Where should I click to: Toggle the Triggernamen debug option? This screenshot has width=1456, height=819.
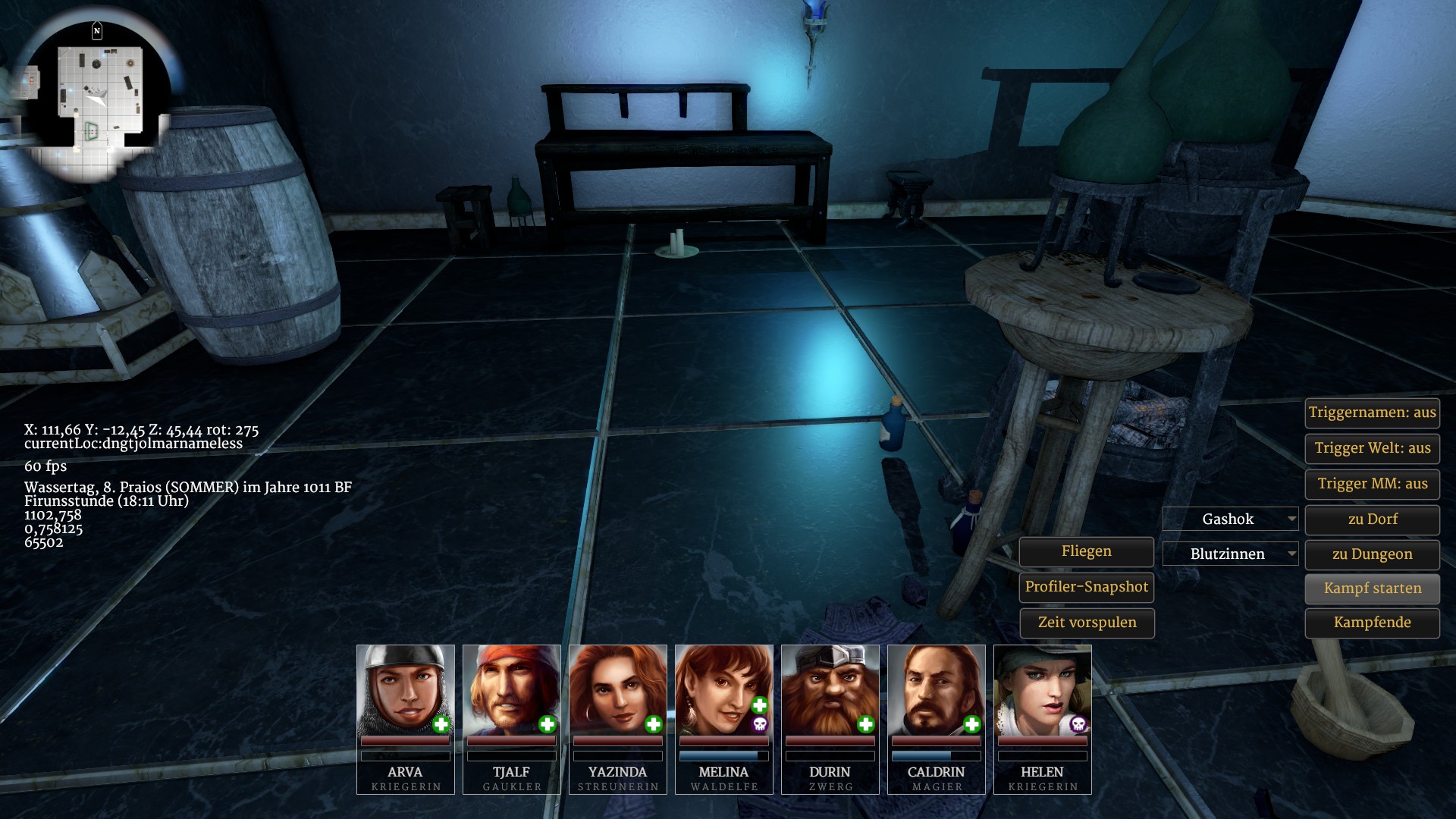pyautogui.click(x=1372, y=413)
